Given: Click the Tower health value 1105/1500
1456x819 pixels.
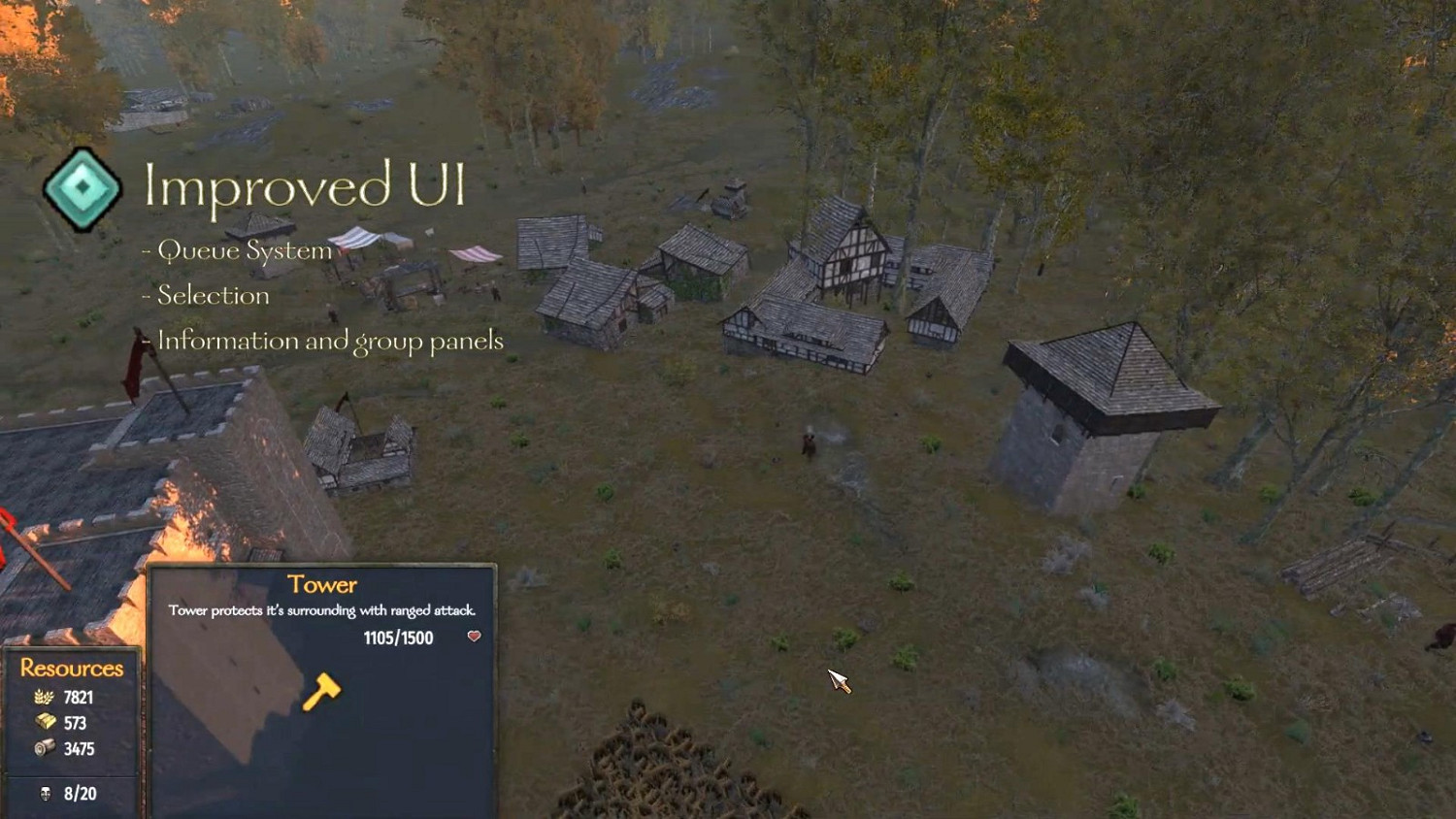Looking at the screenshot, I should pos(399,638).
